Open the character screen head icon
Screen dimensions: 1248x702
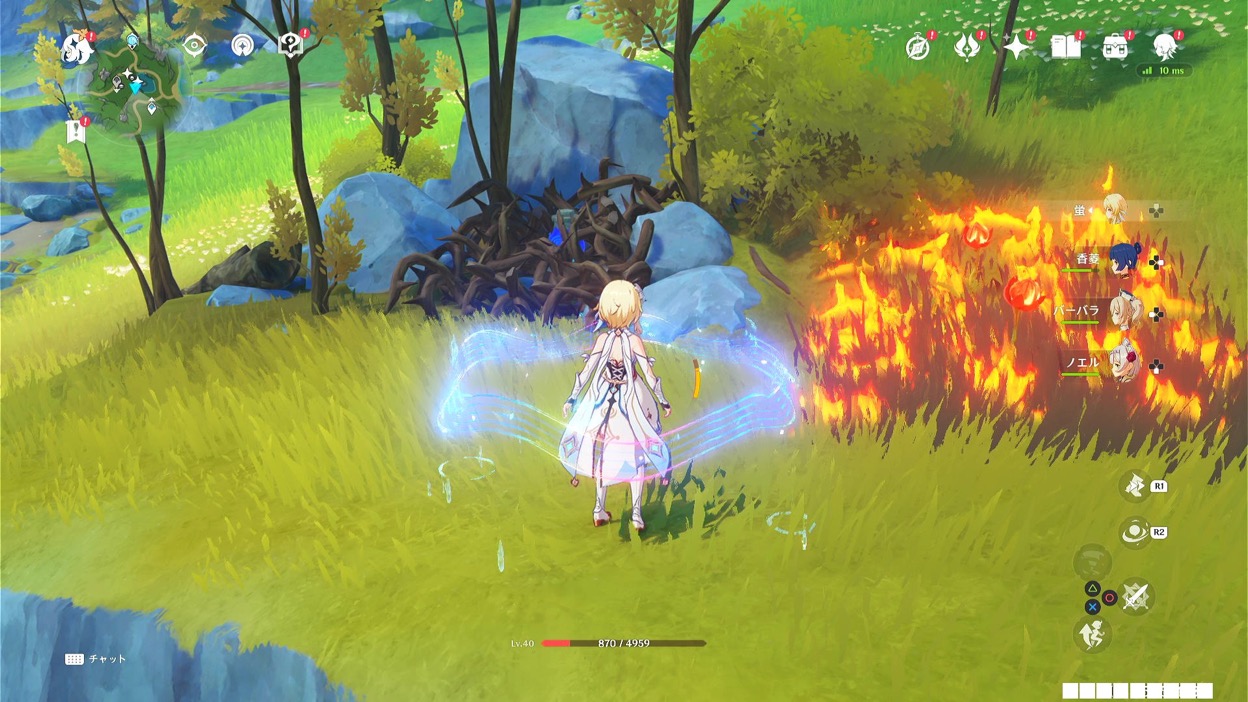tap(1164, 46)
